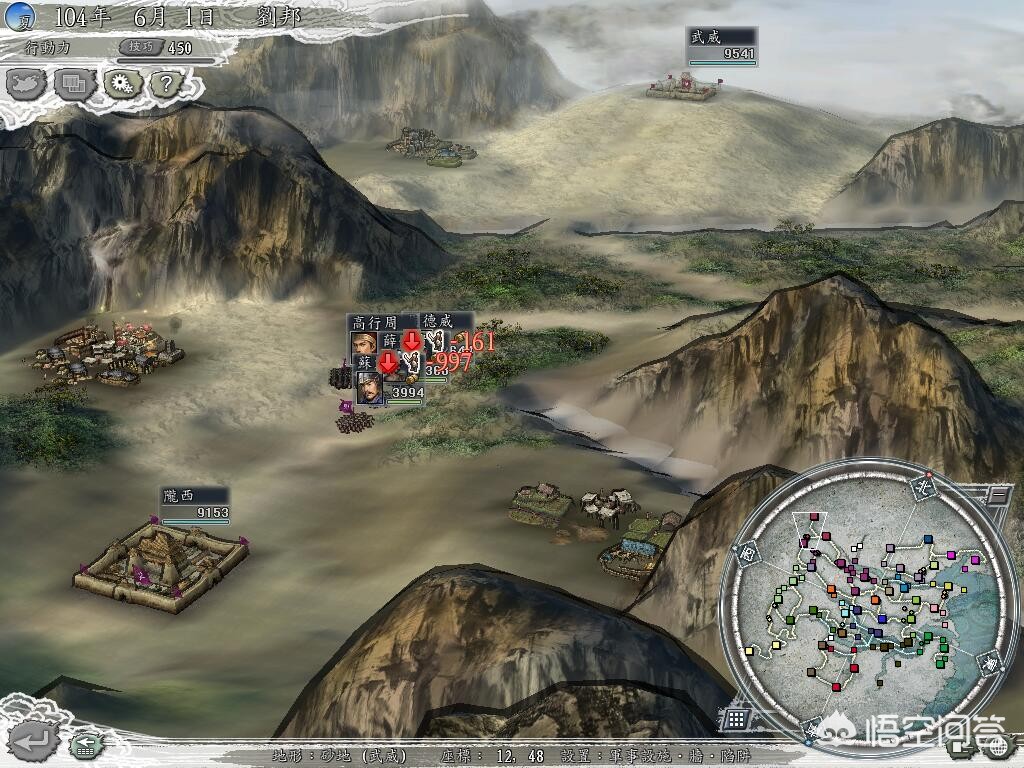Select the 高行周 army unit label
The image size is (1024, 768).
click(372, 322)
